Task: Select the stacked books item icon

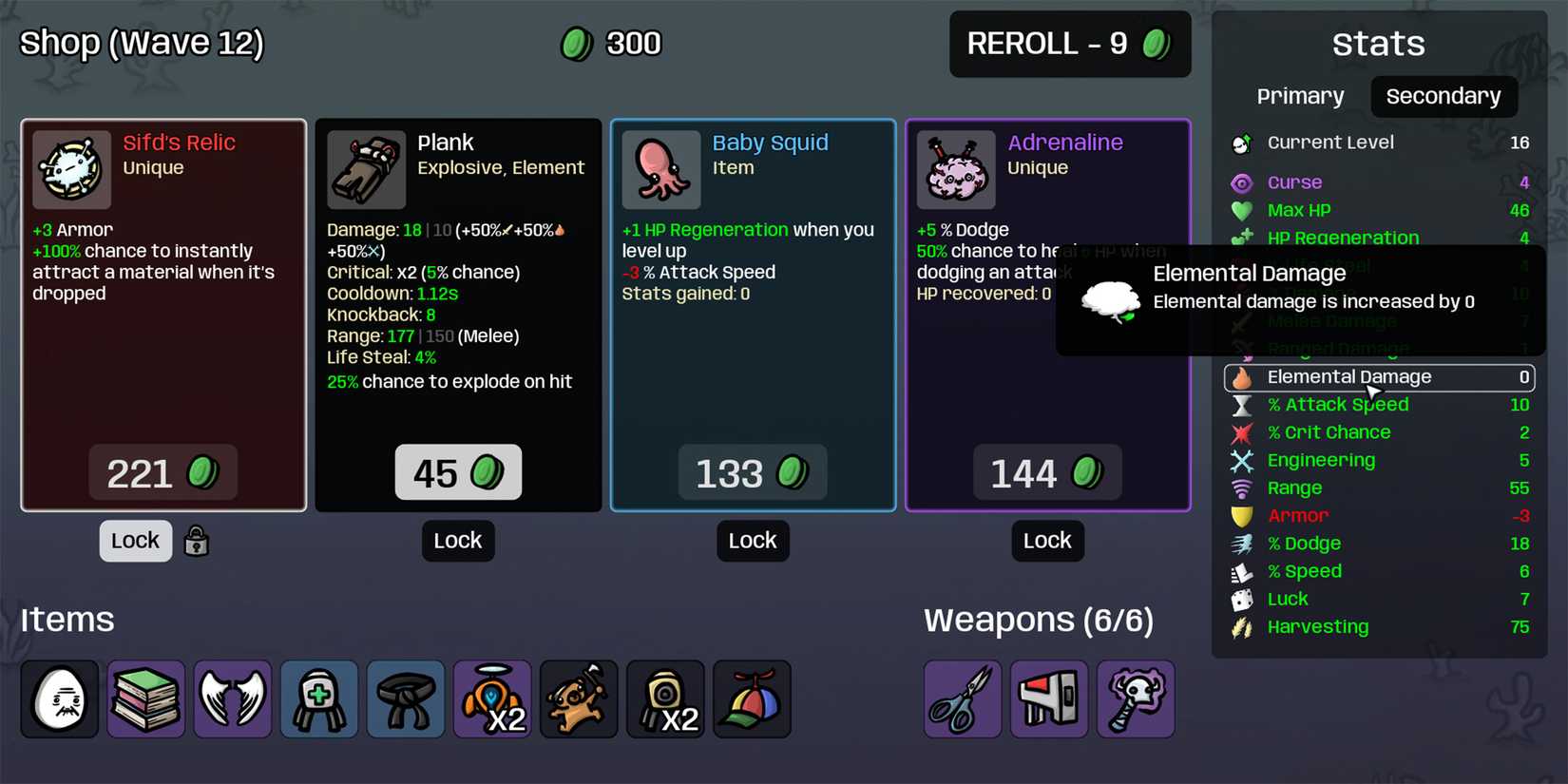Action: [x=145, y=699]
